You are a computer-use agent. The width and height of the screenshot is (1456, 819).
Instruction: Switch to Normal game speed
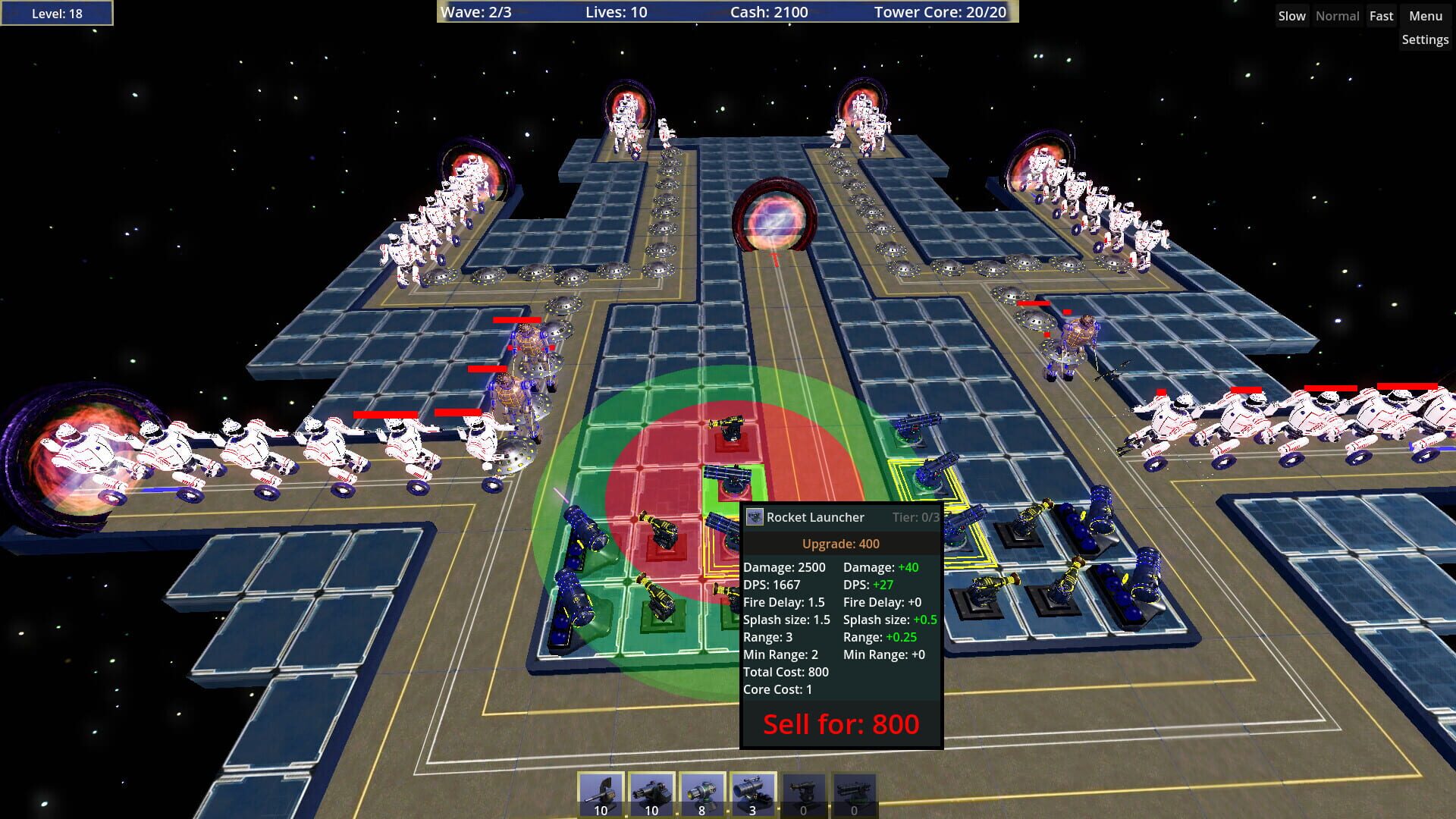tap(1337, 15)
